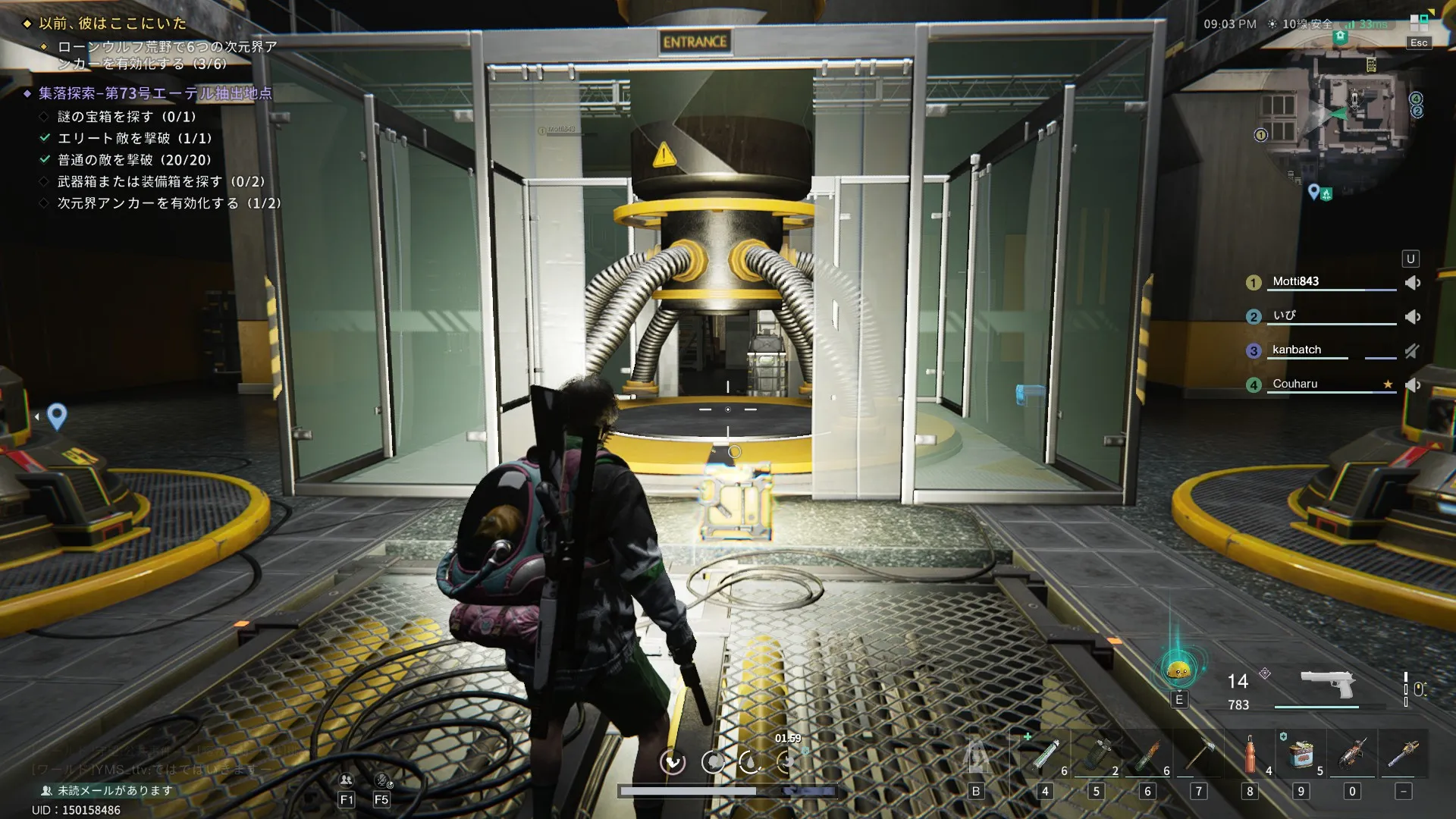Image resolution: width=1456 pixels, height=819 pixels.
Task: Open the 以前、彼はここにいた main quest
Action: coord(112,24)
